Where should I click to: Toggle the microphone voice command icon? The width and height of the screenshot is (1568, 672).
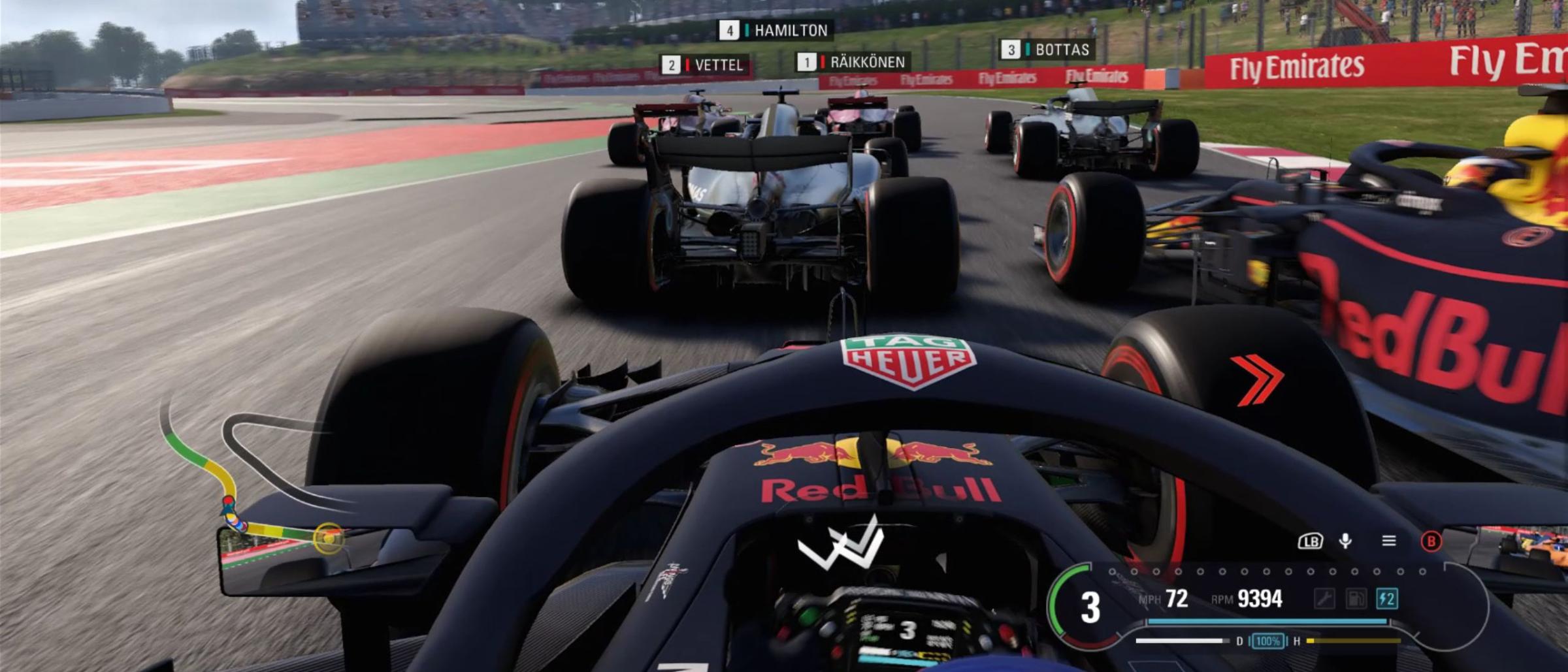pos(1345,541)
